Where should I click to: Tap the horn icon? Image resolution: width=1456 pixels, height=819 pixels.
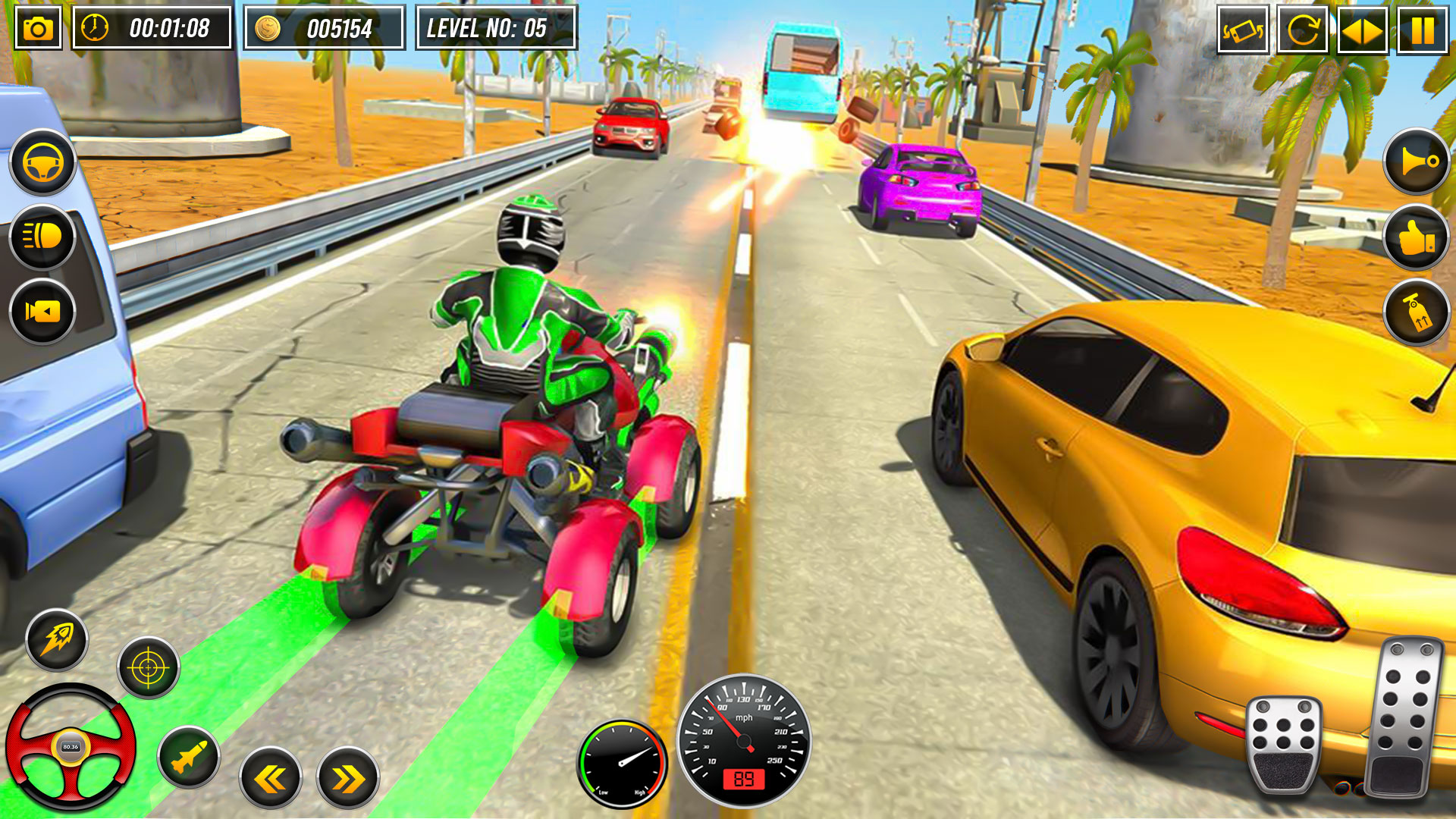click(1415, 162)
